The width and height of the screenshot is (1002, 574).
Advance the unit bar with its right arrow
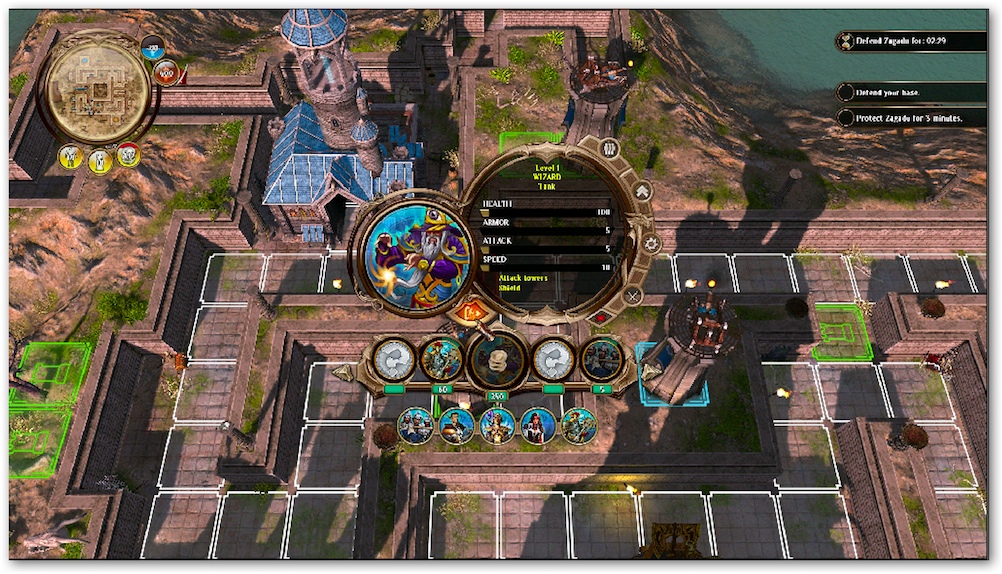(648, 372)
